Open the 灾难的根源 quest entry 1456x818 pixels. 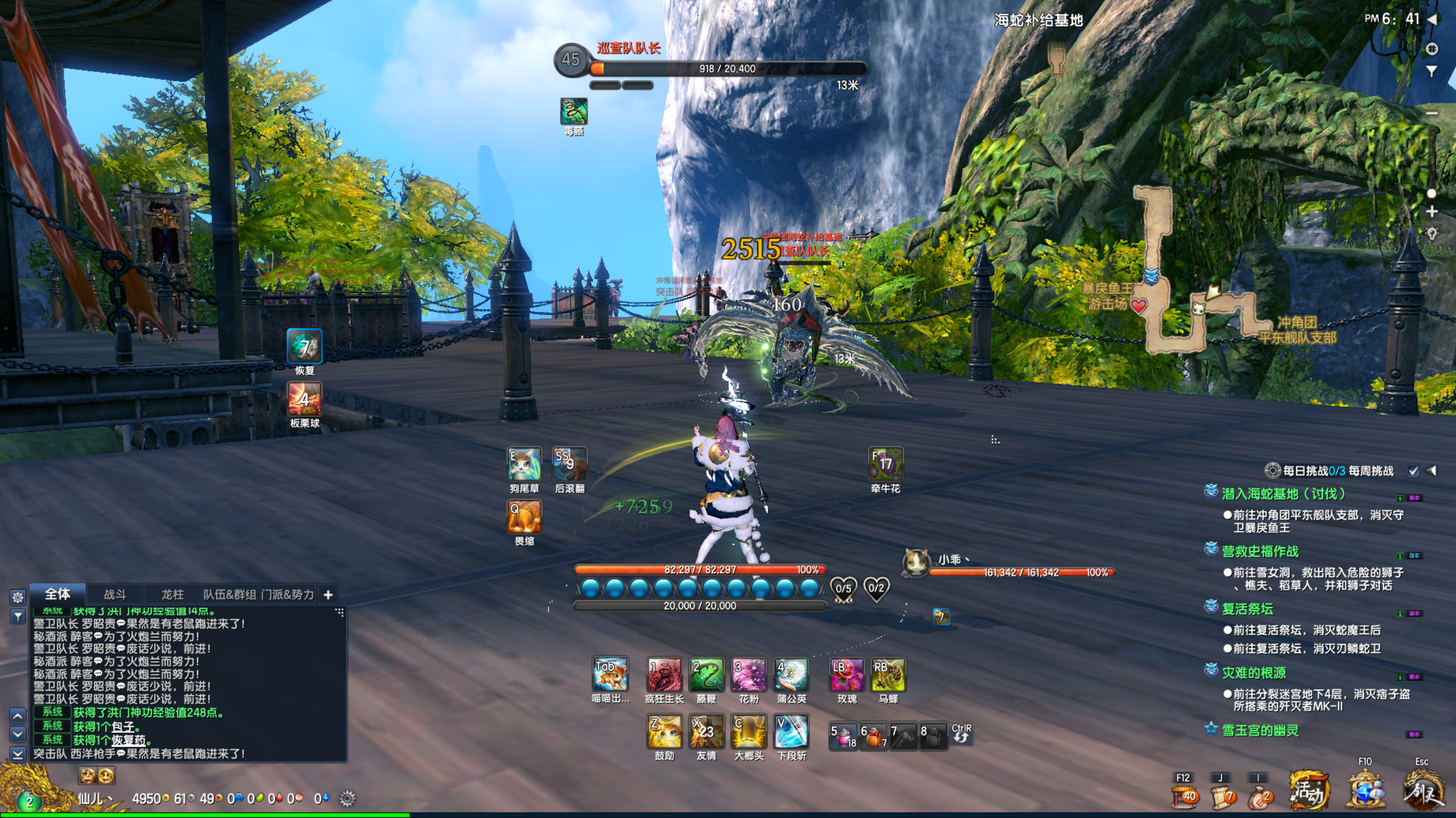tap(1254, 673)
